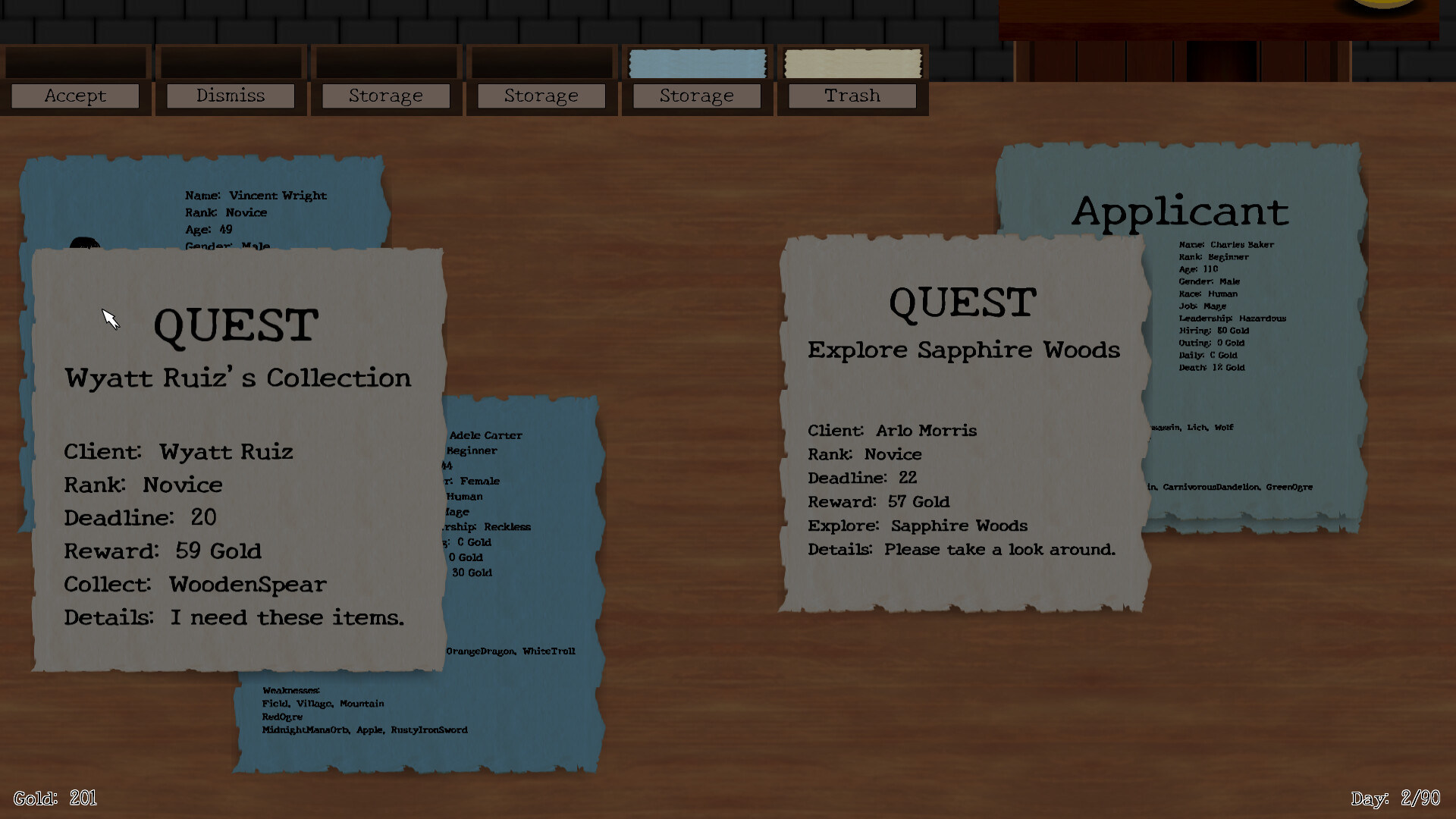Click the Gold counter showing 201

(x=57, y=798)
